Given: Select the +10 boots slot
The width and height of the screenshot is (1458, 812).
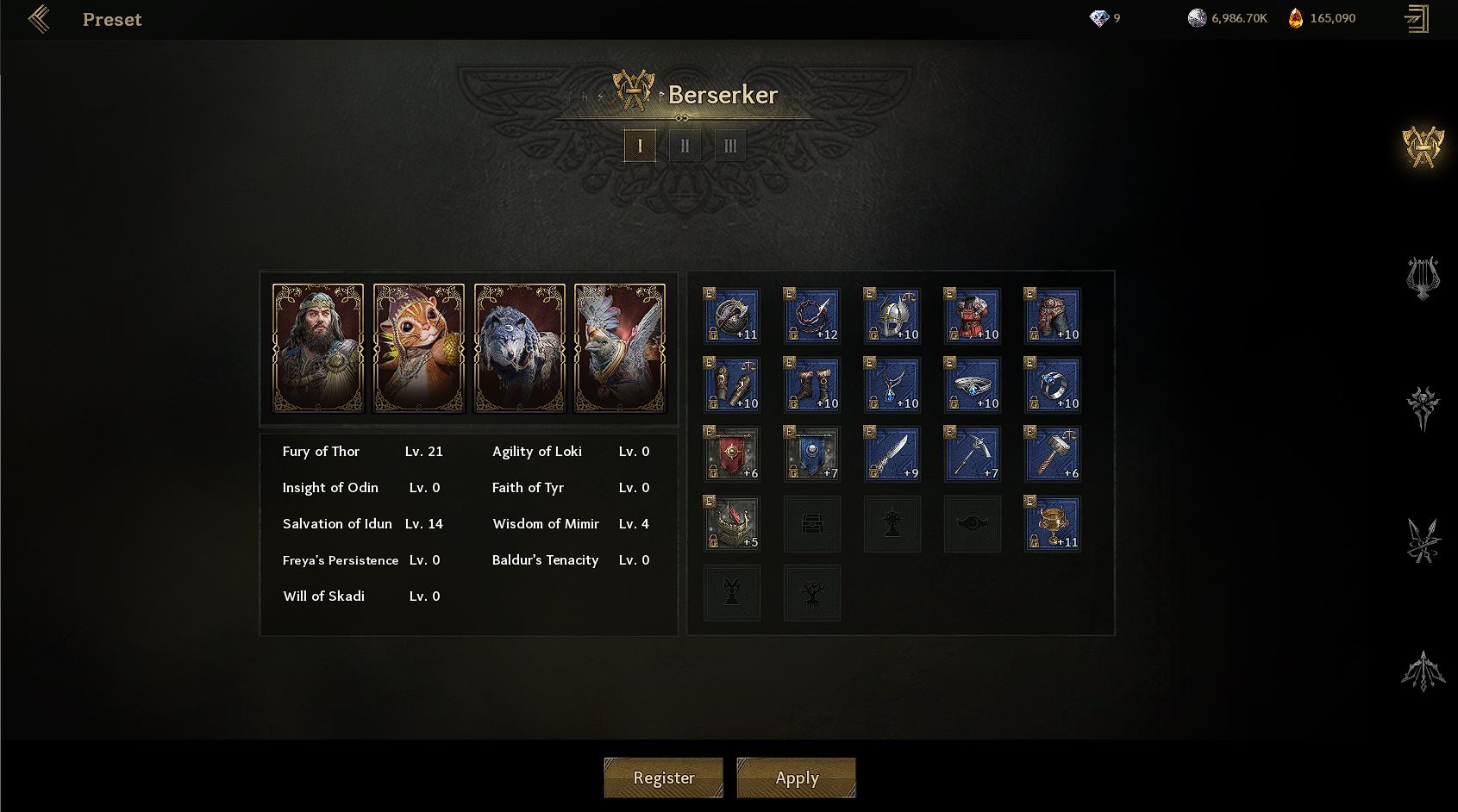Looking at the screenshot, I should point(812,385).
